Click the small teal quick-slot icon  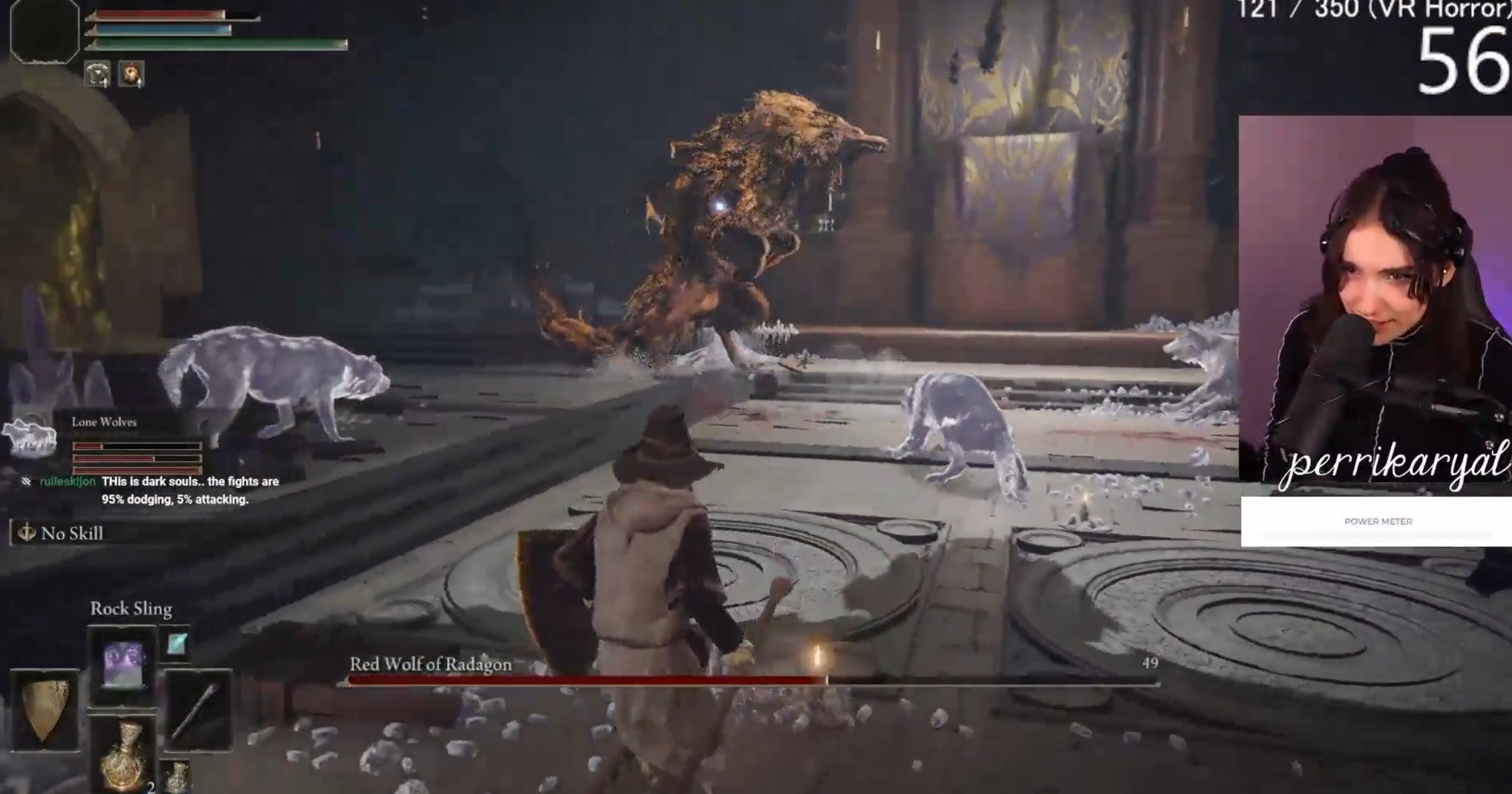coord(176,644)
